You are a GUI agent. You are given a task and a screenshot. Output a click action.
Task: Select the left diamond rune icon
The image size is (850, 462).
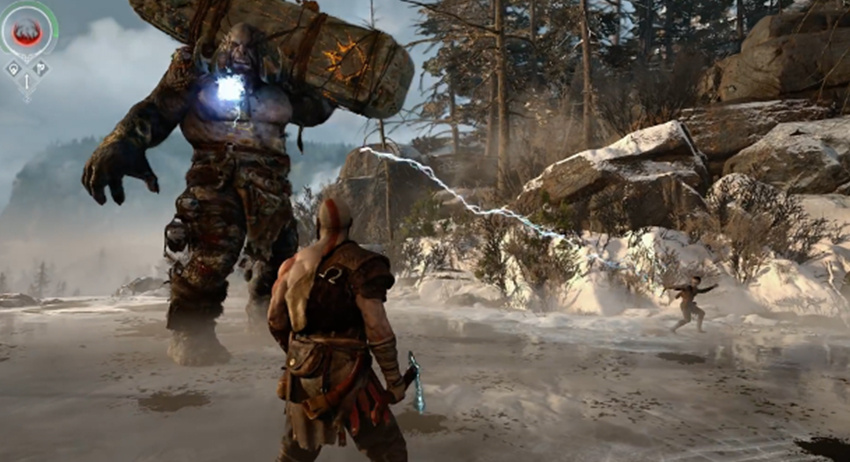14,69
